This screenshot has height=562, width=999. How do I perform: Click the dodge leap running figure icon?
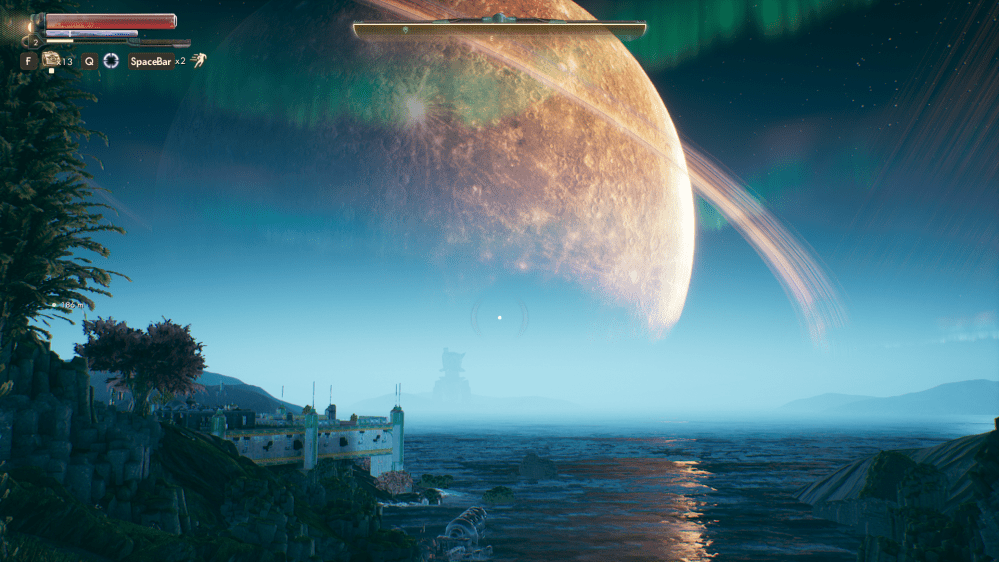click(x=199, y=61)
